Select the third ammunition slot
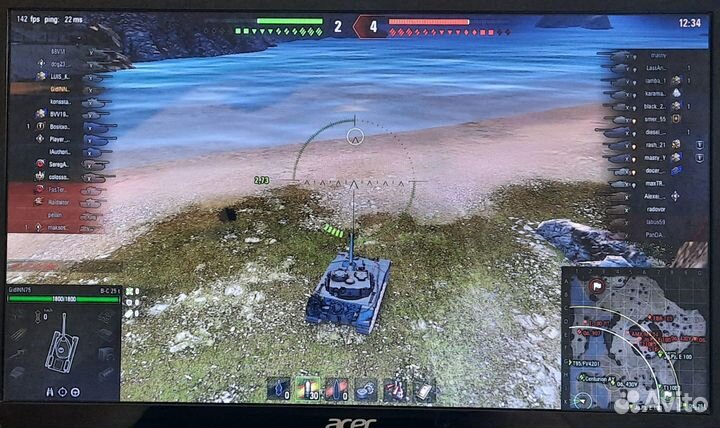 (x=336, y=388)
